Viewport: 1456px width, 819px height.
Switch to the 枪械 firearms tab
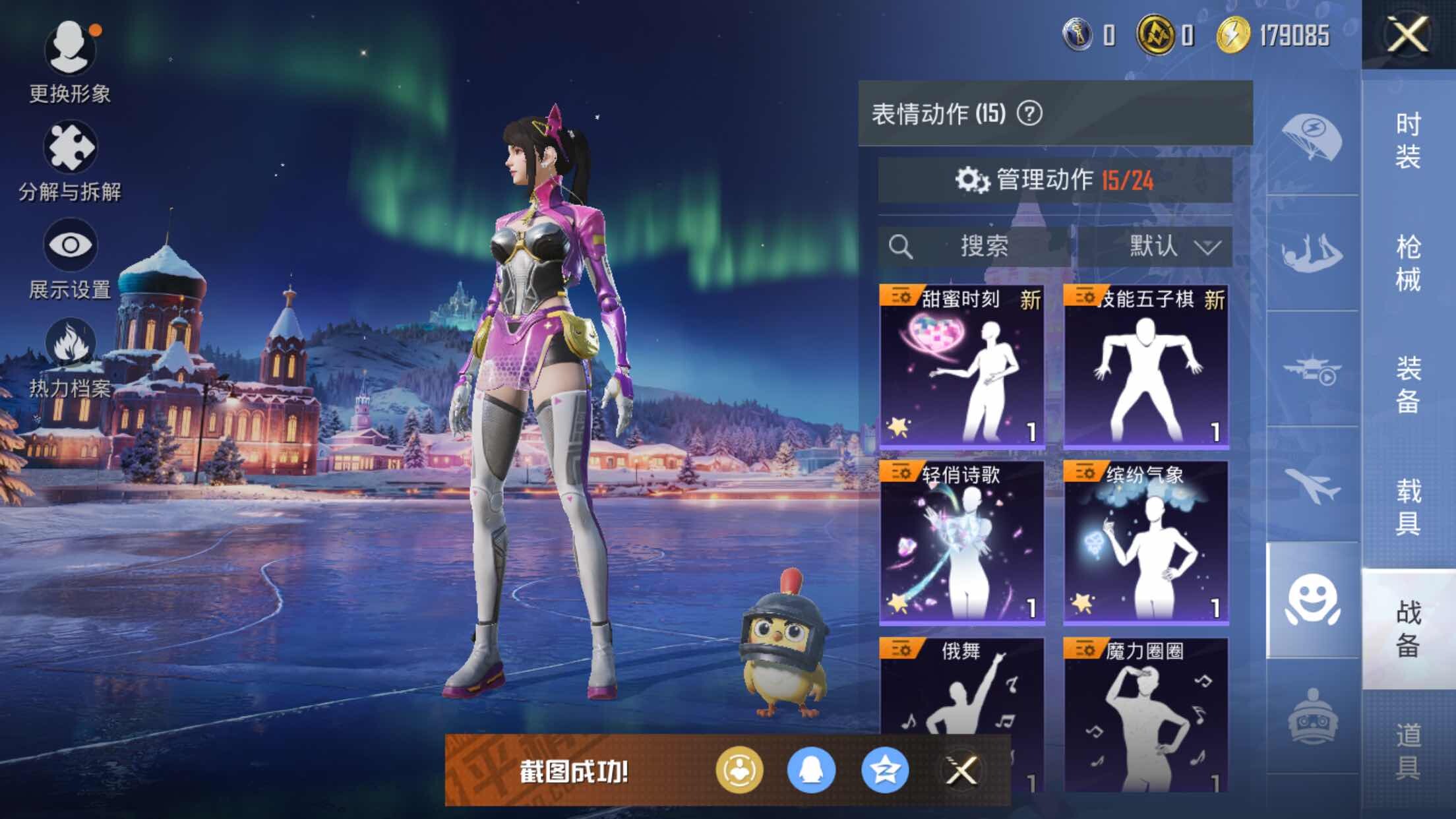coord(1408,262)
